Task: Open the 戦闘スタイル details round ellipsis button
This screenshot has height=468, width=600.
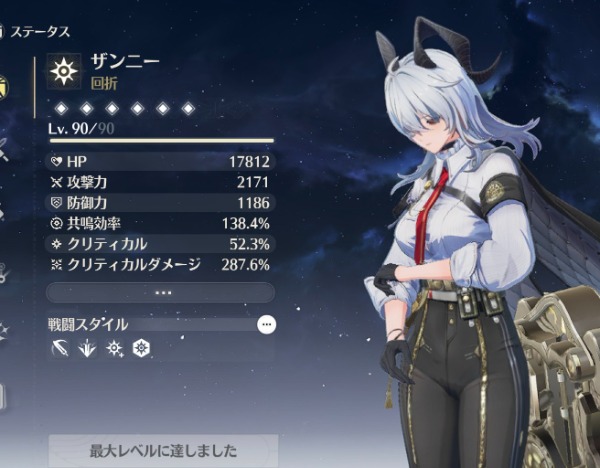Action: coord(266,324)
